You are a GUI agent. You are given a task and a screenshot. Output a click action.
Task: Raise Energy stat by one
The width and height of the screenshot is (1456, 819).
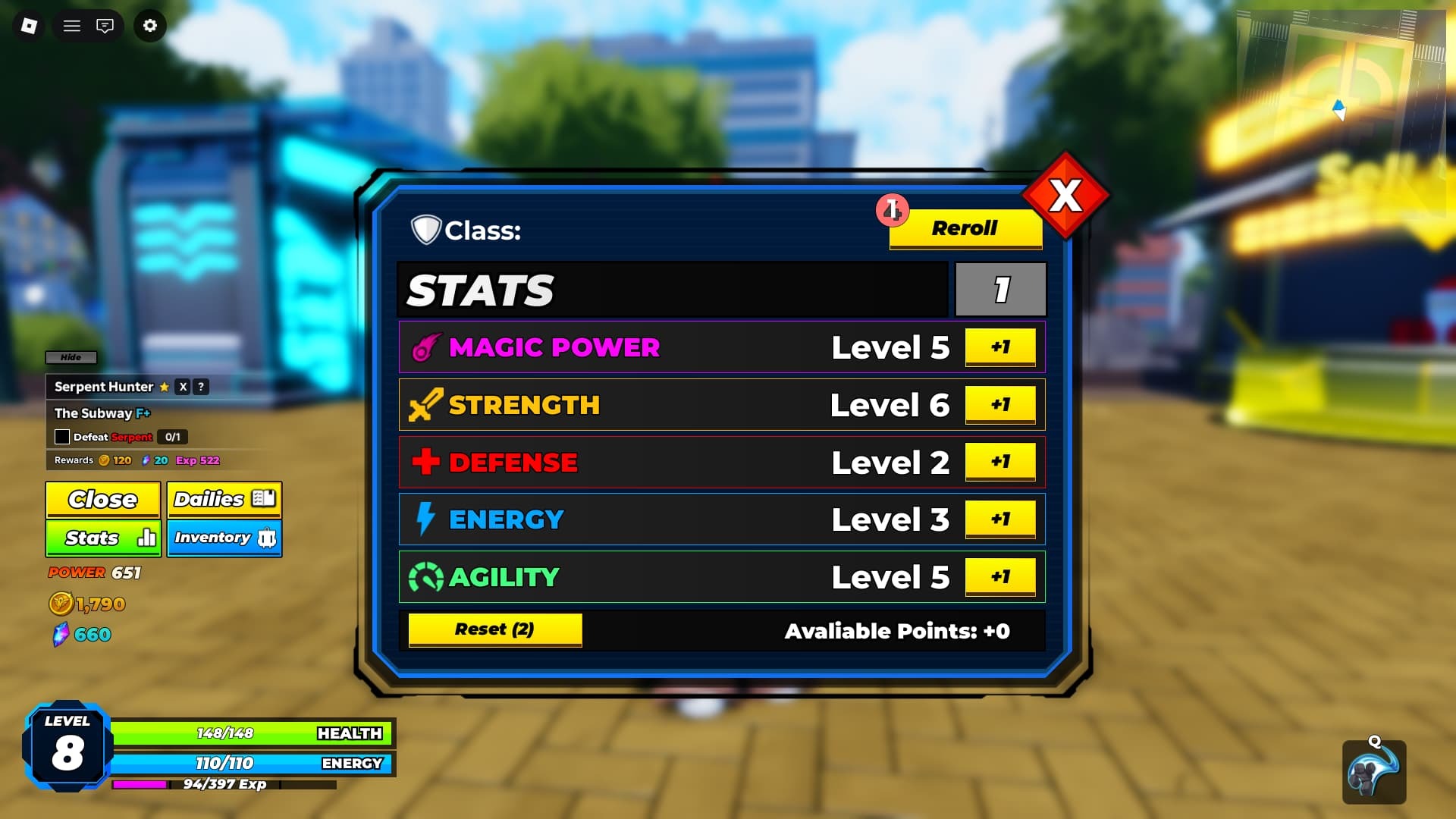pyautogui.click(x=999, y=519)
